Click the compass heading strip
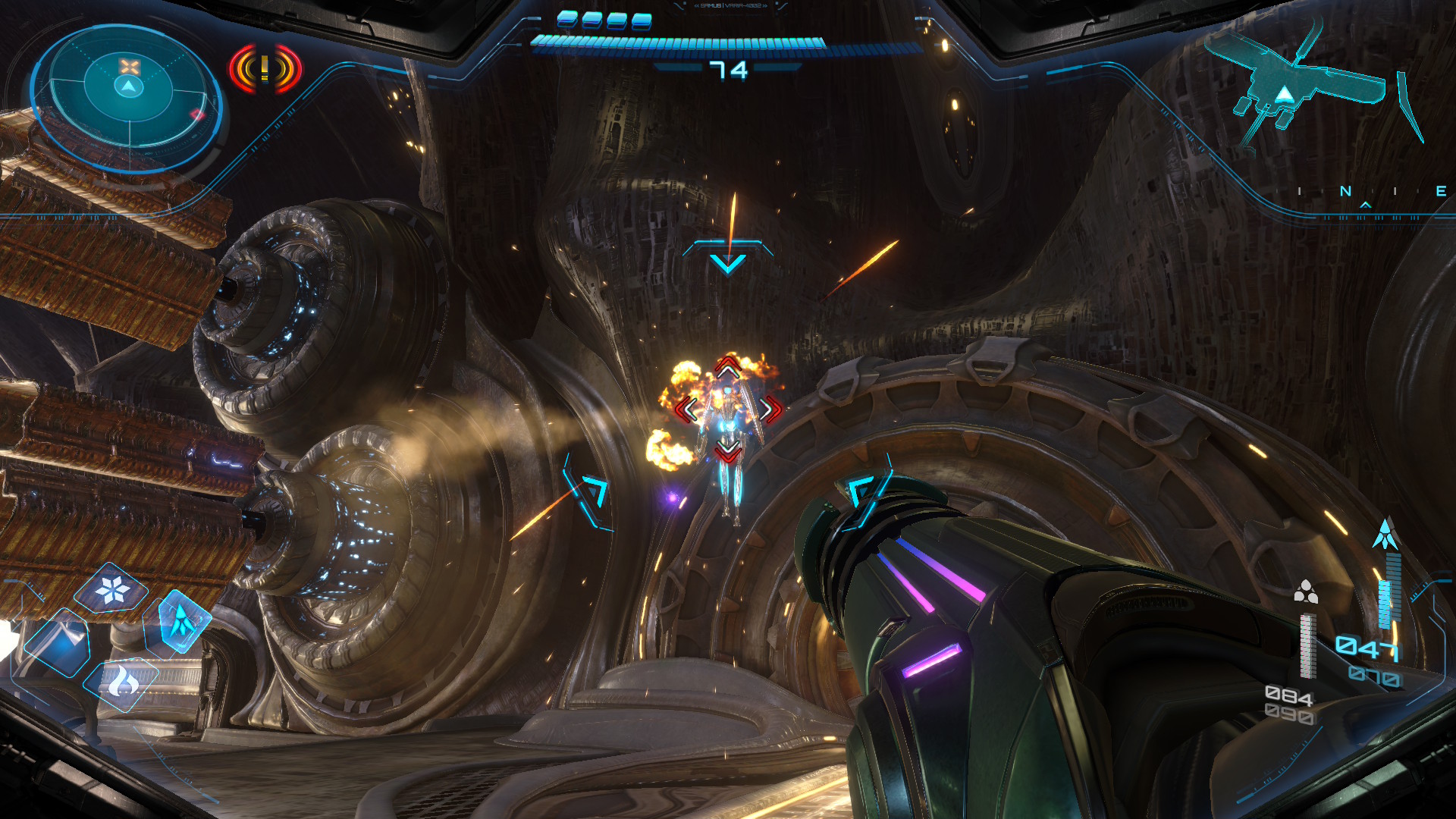Image resolution: width=1456 pixels, height=819 pixels. [1370, 192]
